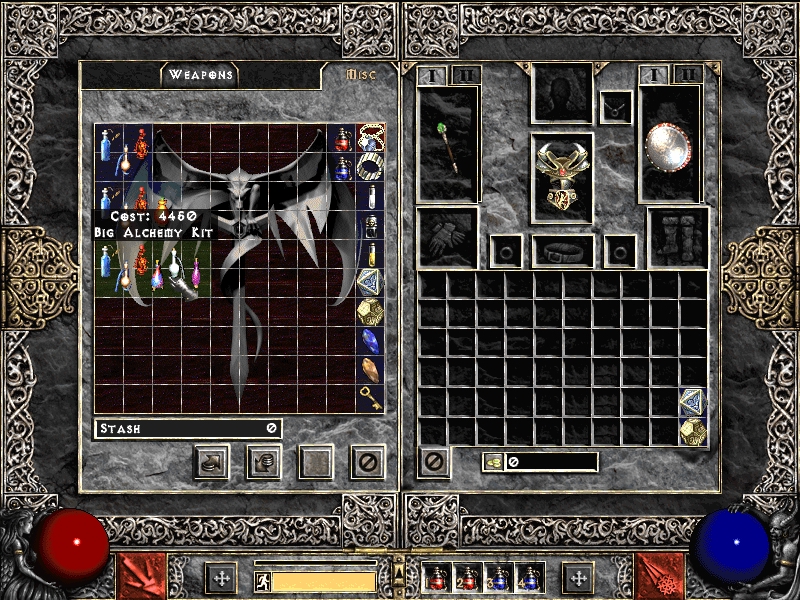This screenshot has width=800, height=600.
Task: Use the first red potion in the belt
Action: 436,578
